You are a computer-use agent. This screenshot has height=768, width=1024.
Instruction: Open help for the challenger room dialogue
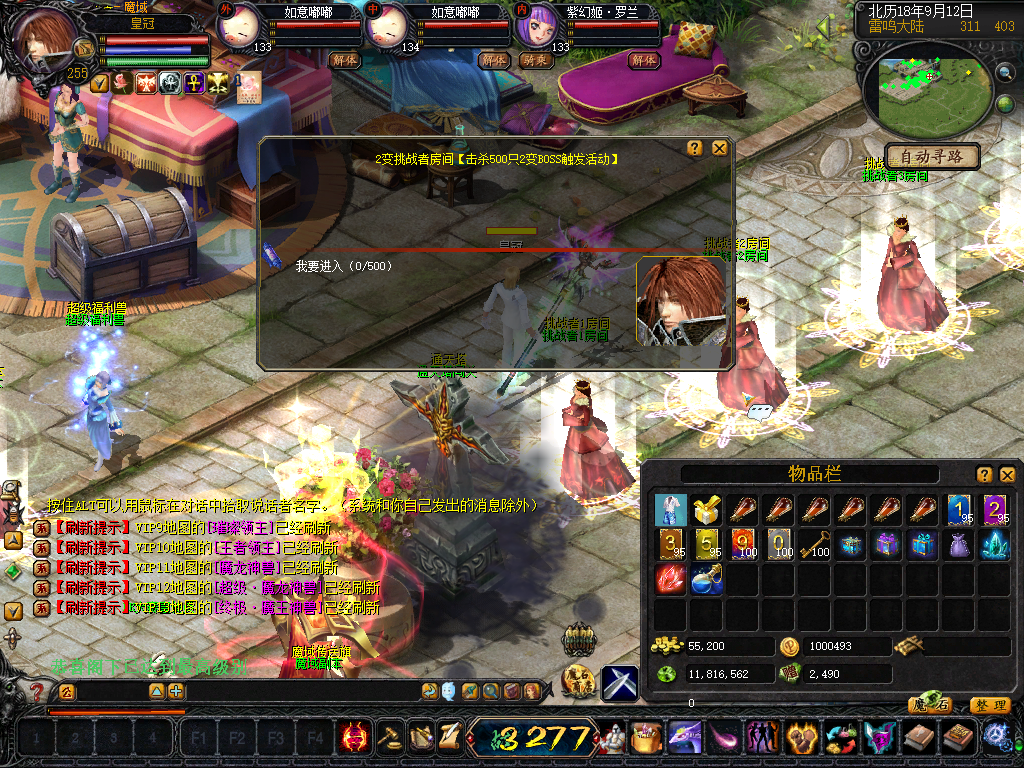point(695,148)
